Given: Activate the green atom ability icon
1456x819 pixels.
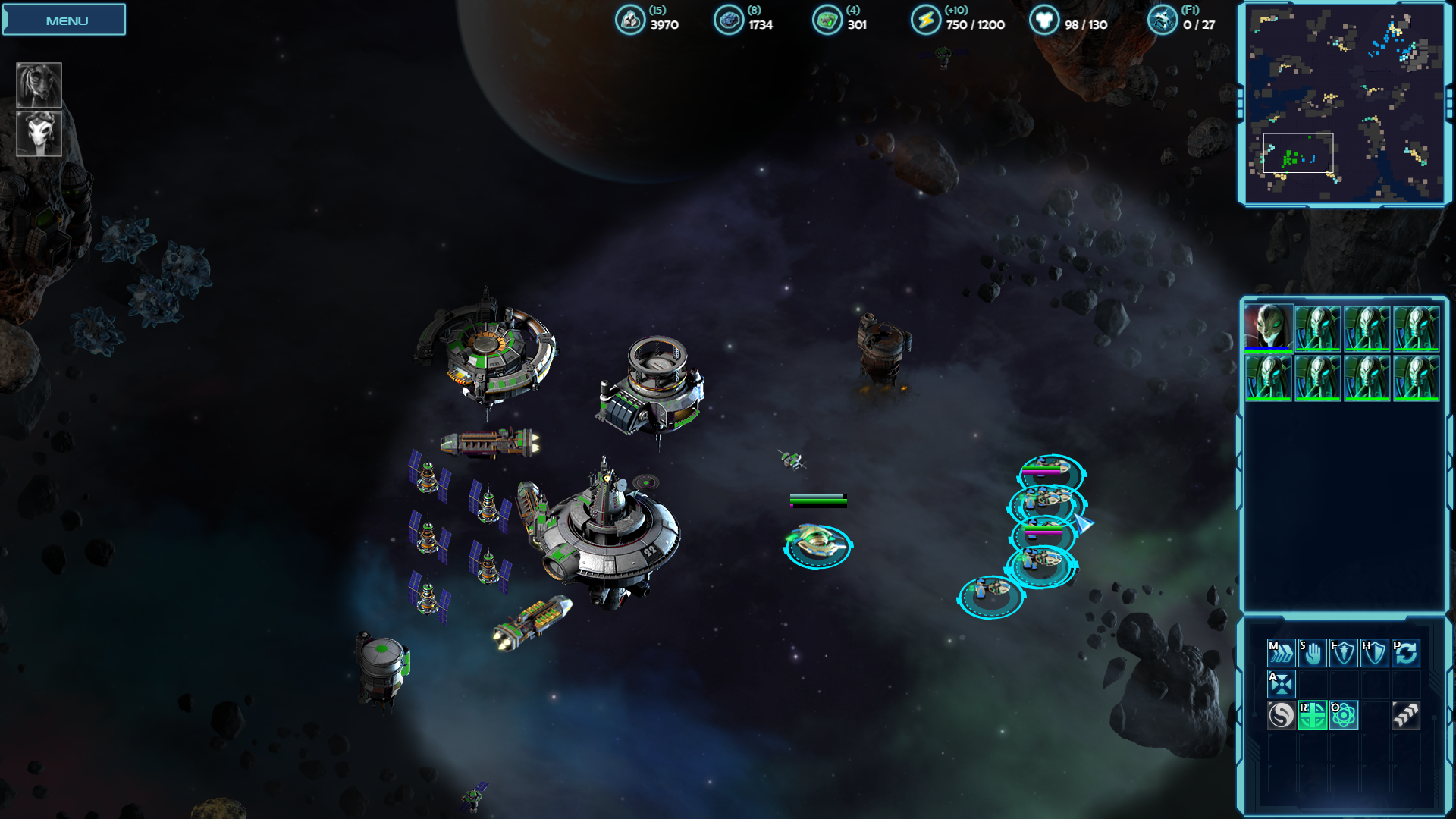Looking at the screenshot, I should pos(1343,715).
